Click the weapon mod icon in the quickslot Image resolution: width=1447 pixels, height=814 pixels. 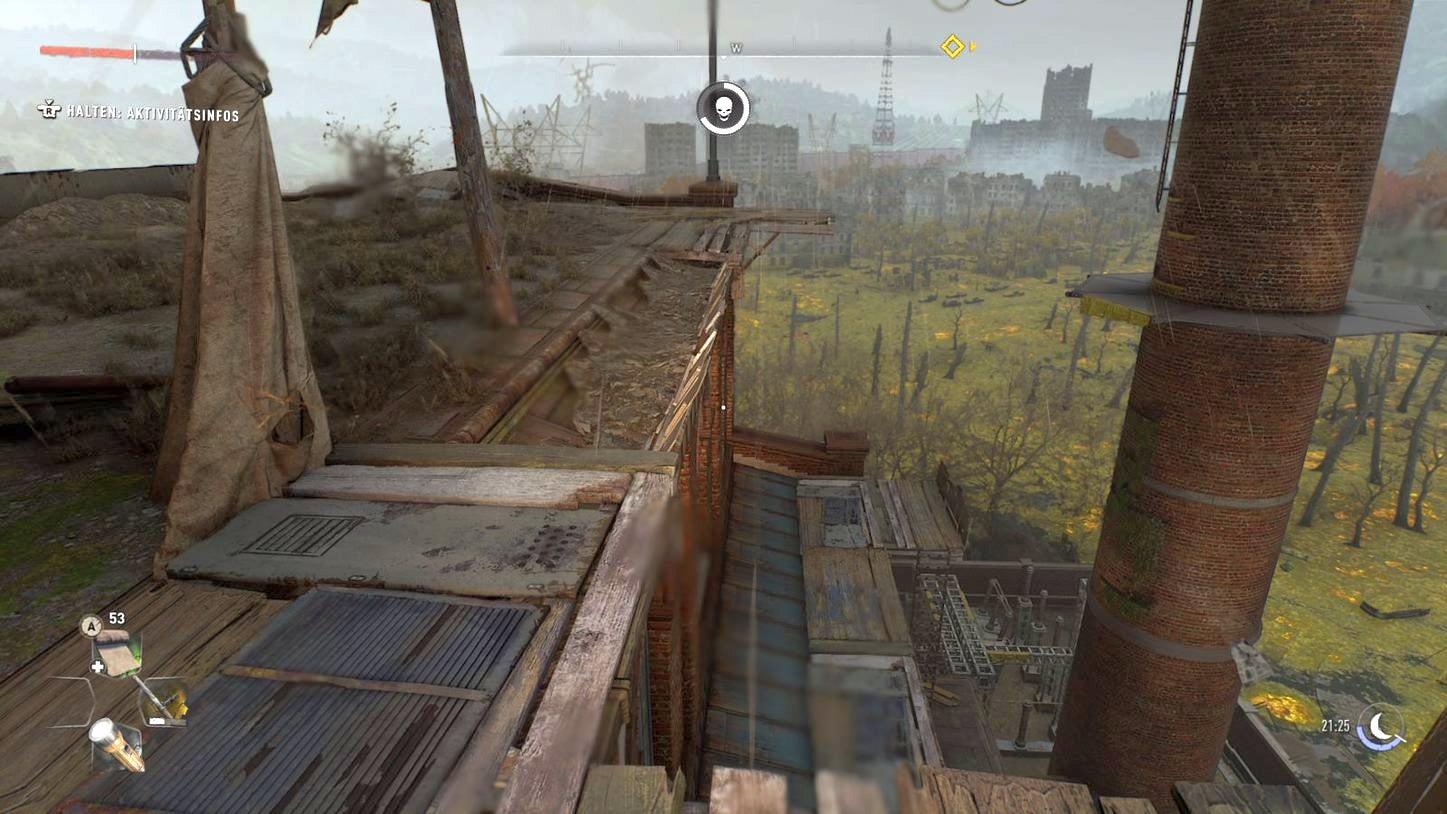coord(165,700)
